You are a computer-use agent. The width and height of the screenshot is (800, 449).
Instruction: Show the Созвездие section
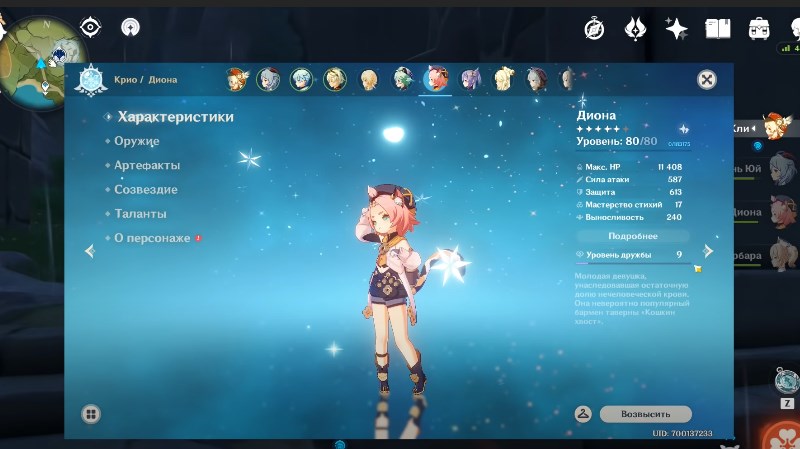click(x=147, y=189)
